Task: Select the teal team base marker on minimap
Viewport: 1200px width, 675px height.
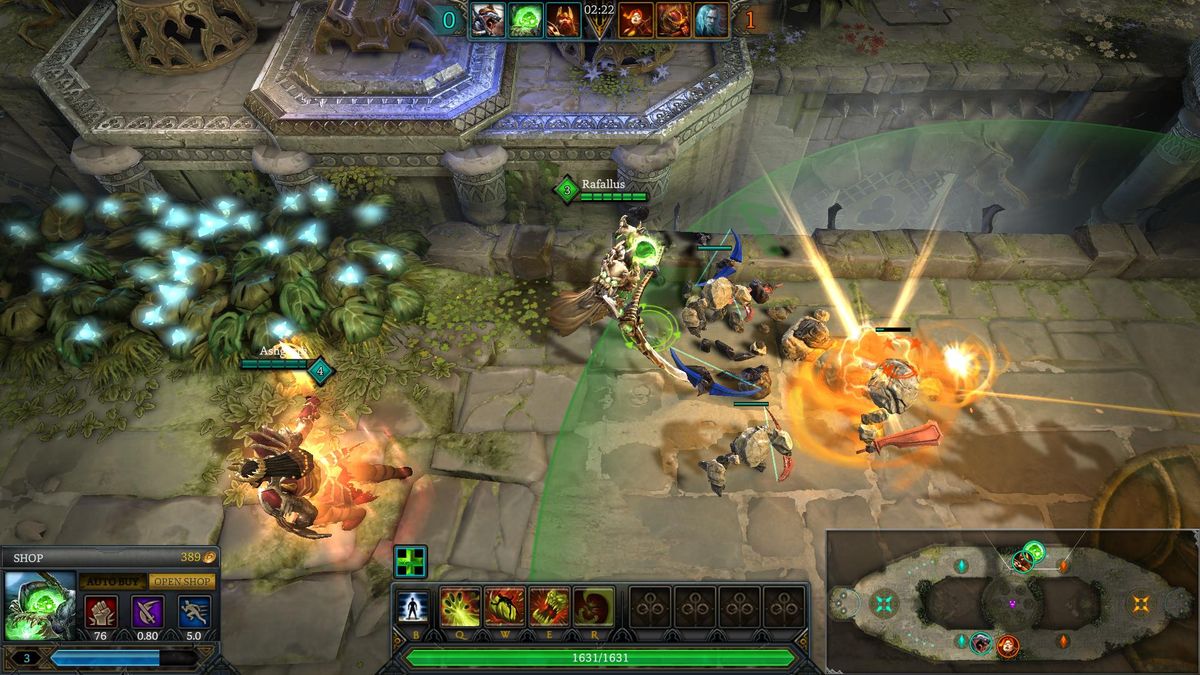Action: pyautogui.click(x=883, y=603)
